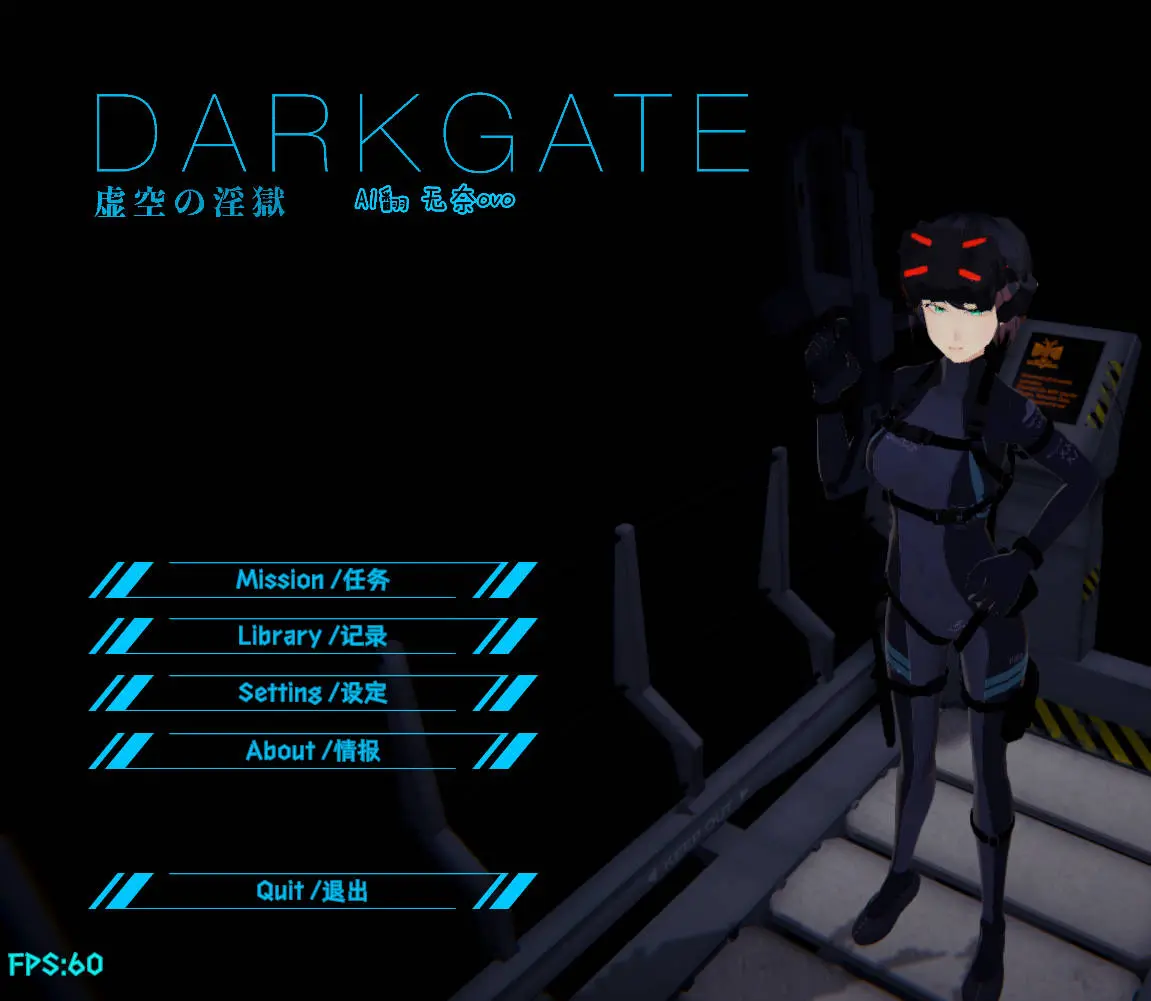
Task: Click Quit to exit the game
Action: point(313,890)
